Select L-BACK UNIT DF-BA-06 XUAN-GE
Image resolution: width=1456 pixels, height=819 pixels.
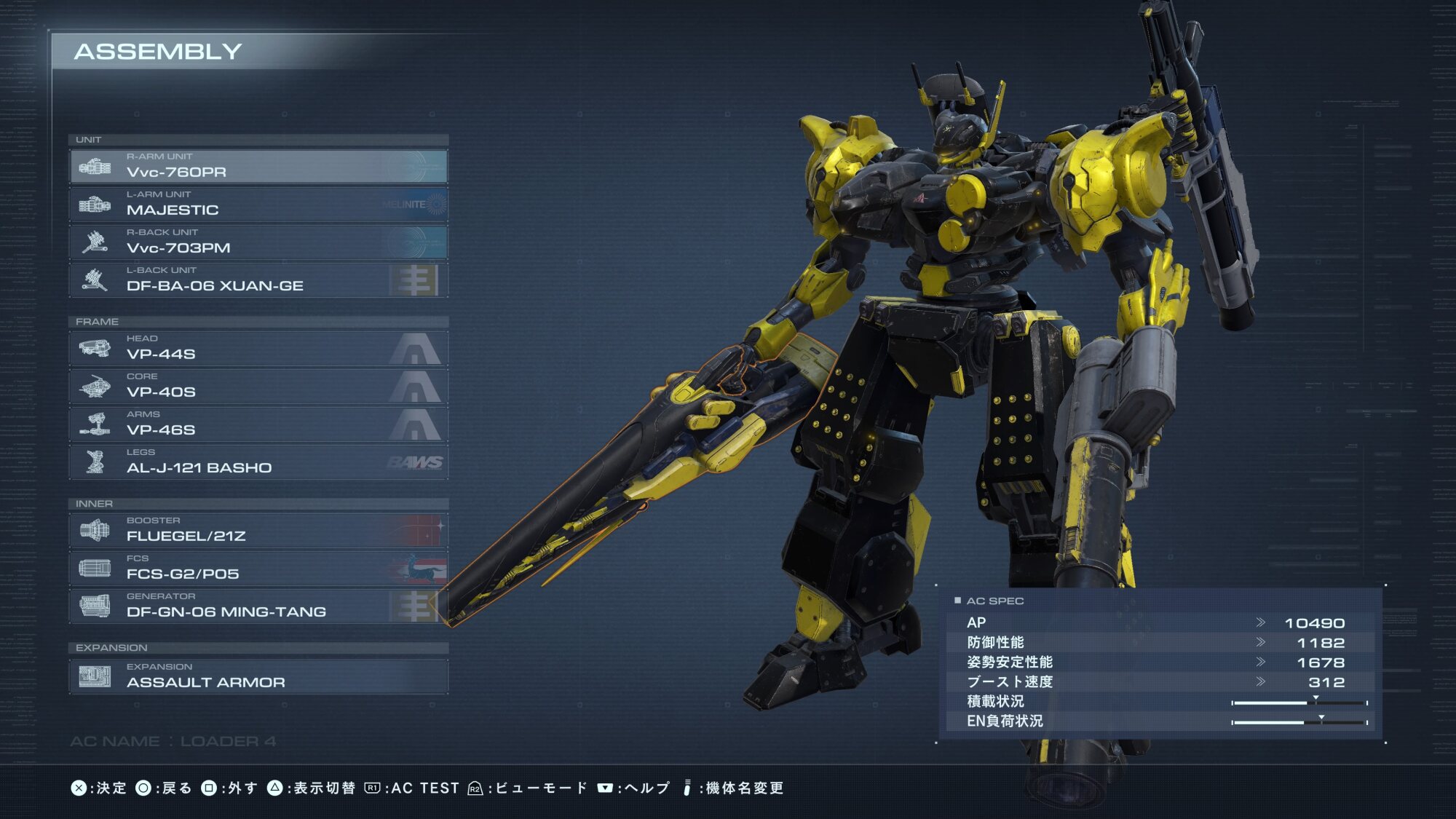258,280
